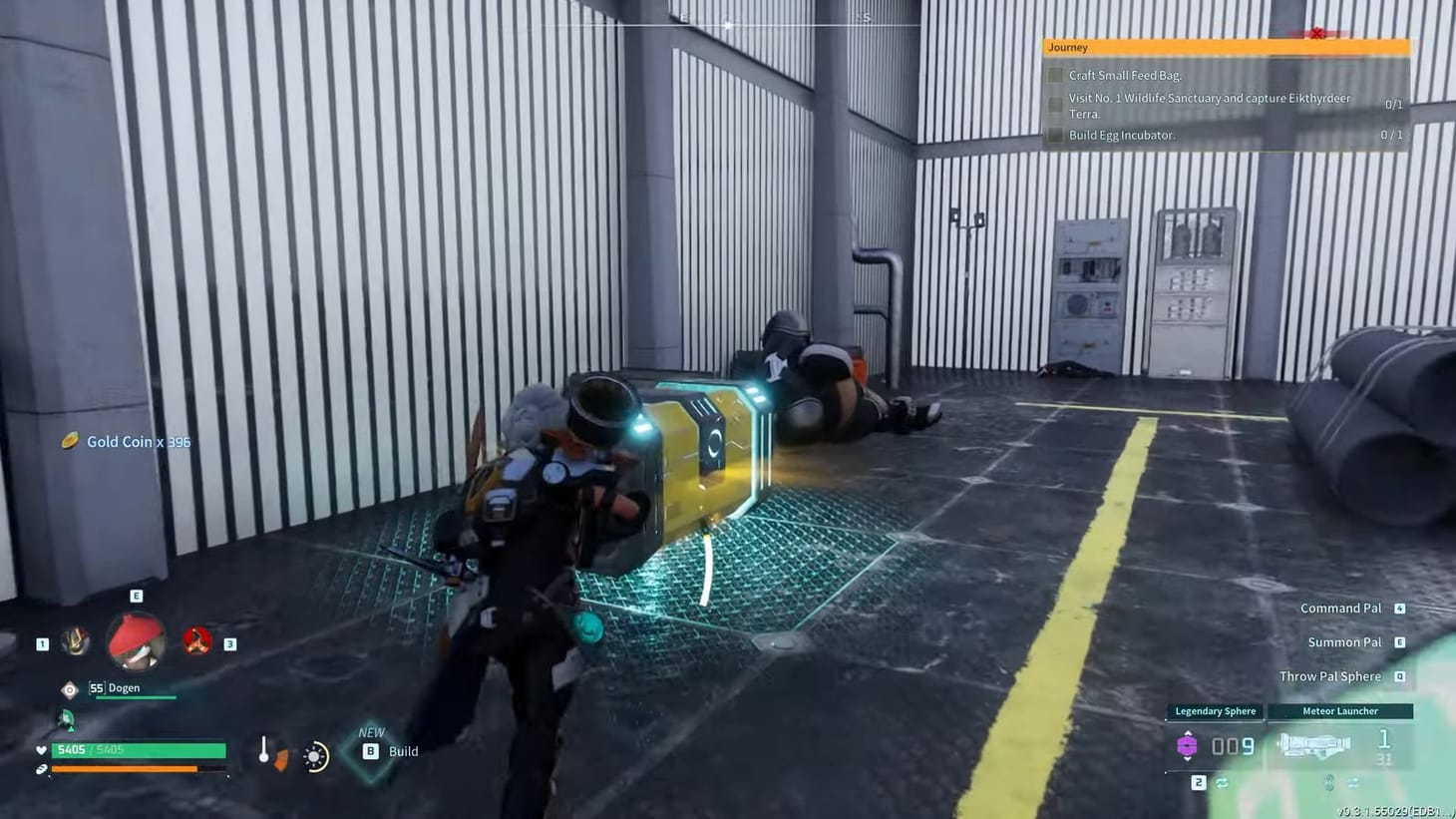Click the weapon cycle swap arrows icon
1456x819 pixels.
1223,783
